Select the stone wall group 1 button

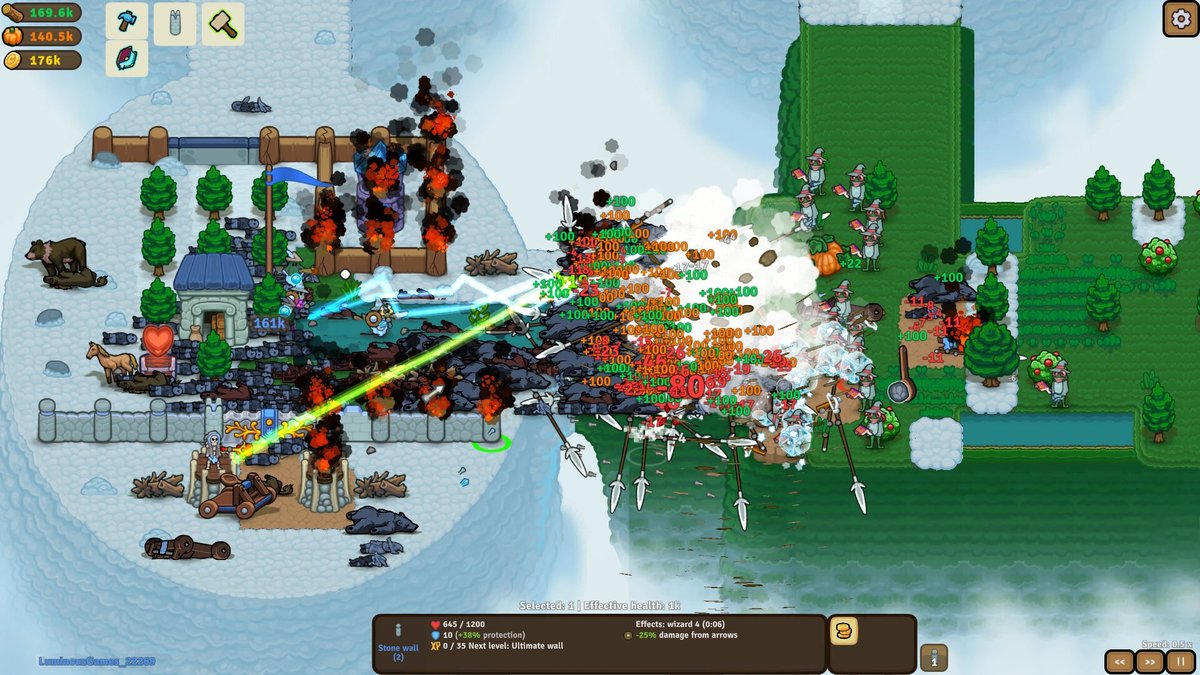coord(934,657)
